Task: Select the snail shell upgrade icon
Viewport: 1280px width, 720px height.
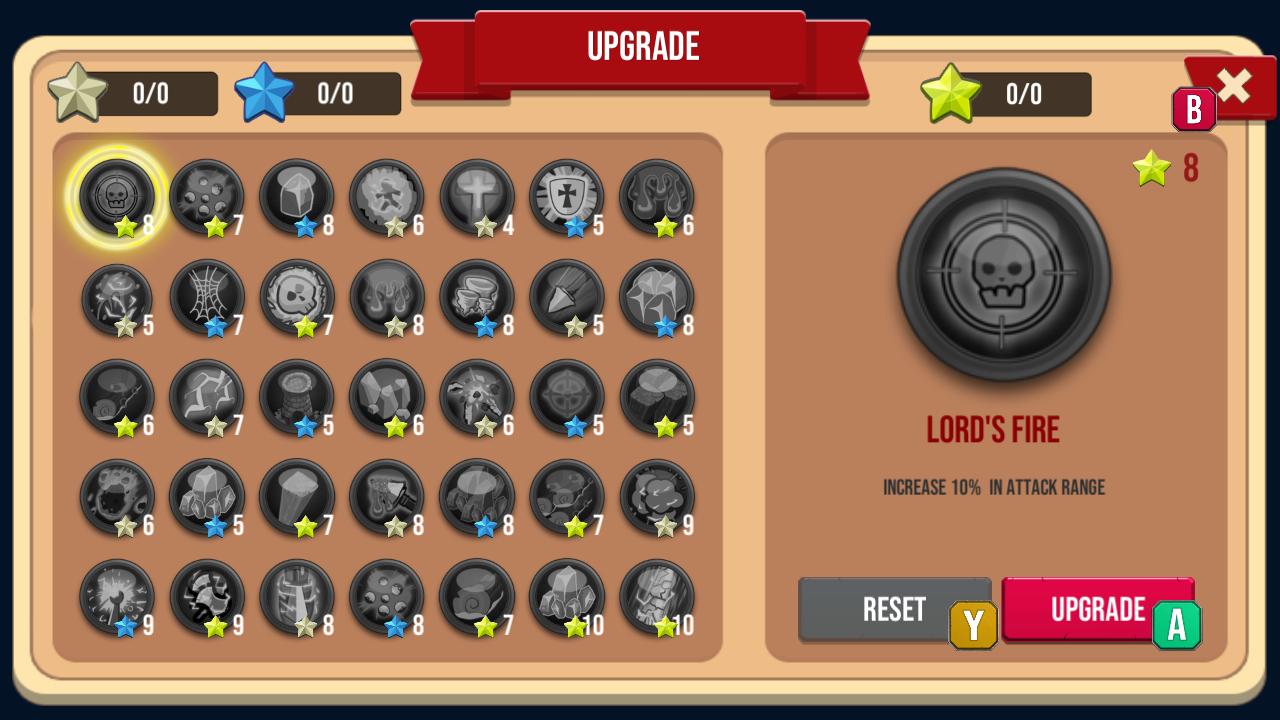Action: [x=477, y=598]
